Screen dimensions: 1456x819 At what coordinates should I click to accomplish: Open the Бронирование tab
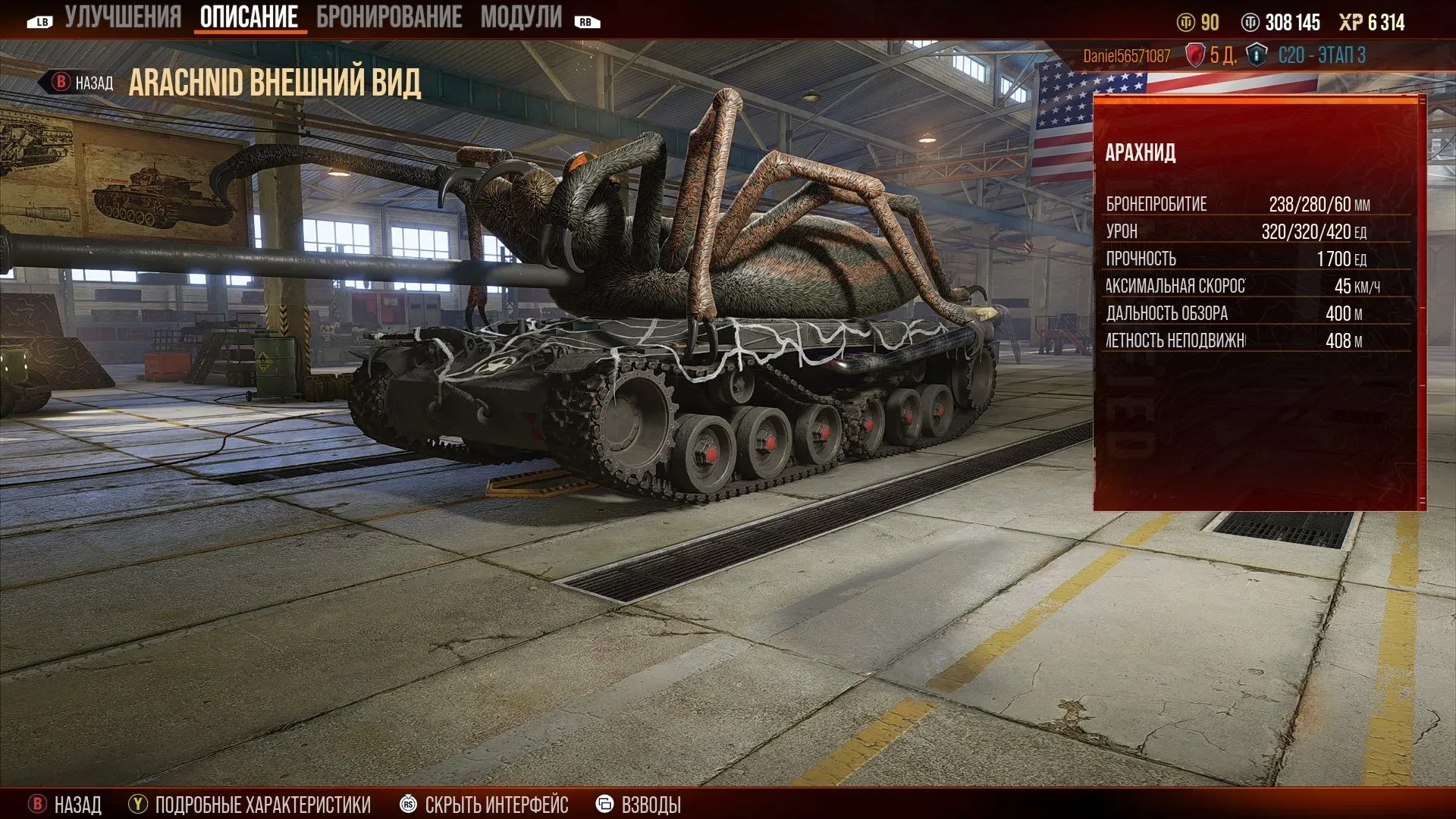pyautogui.click(x=389, y=17)
